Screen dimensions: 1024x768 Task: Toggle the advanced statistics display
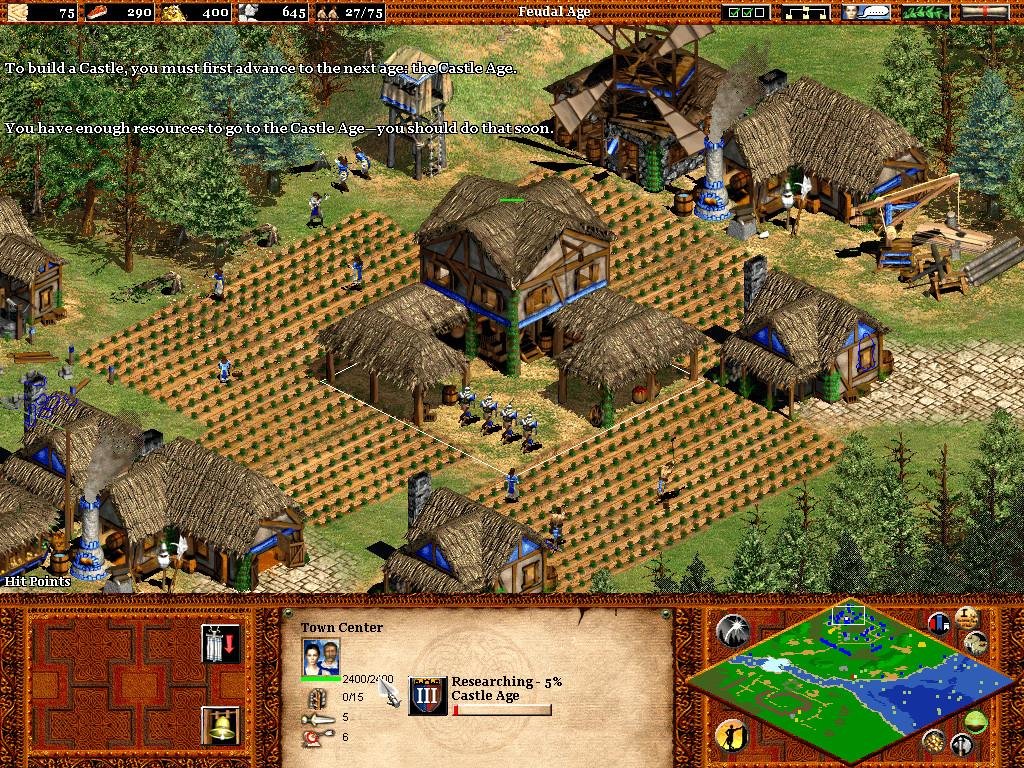coord(940,624)
